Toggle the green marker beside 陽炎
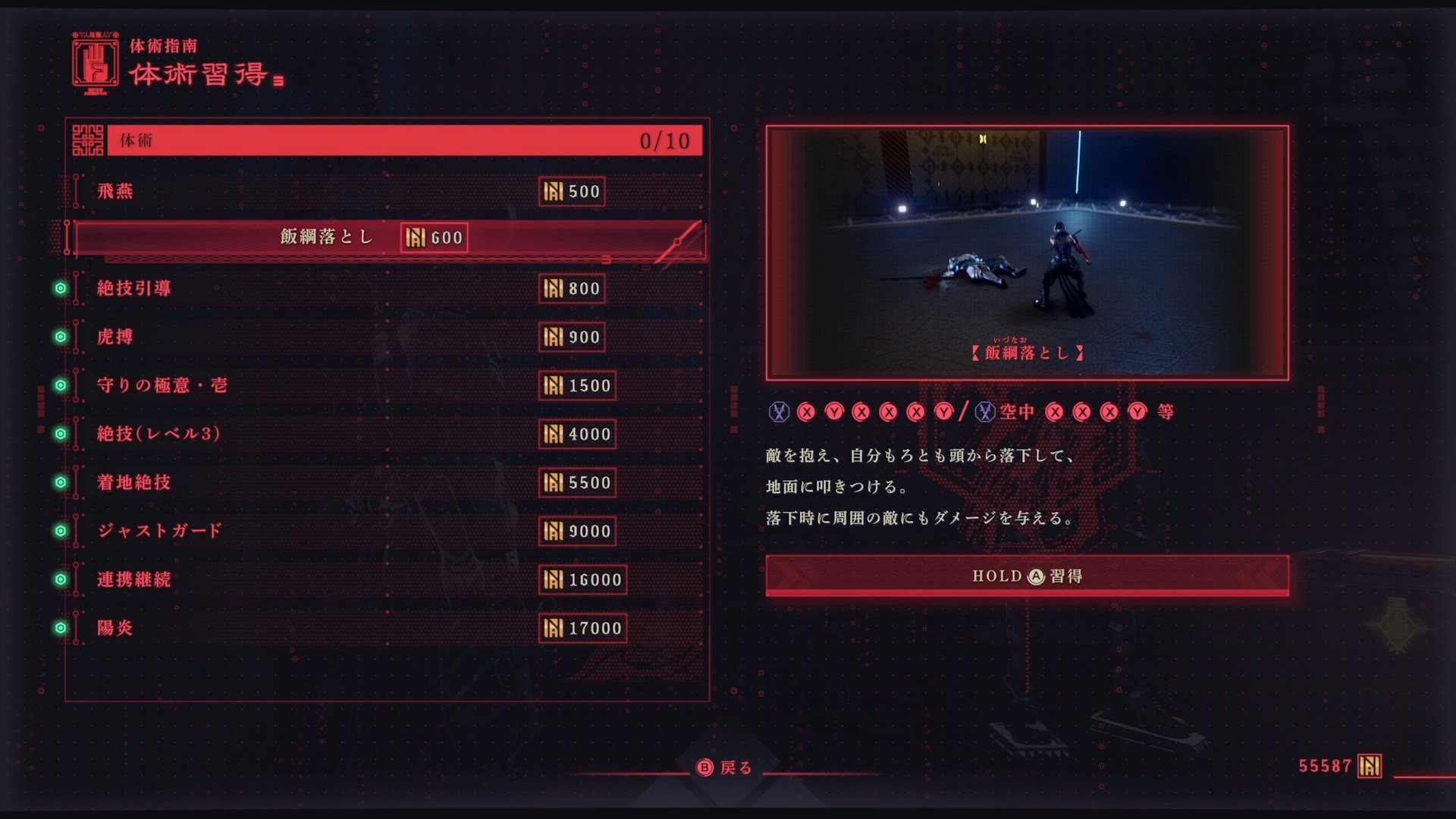This screenshot has width=1456, height=819. click(60, 629)
